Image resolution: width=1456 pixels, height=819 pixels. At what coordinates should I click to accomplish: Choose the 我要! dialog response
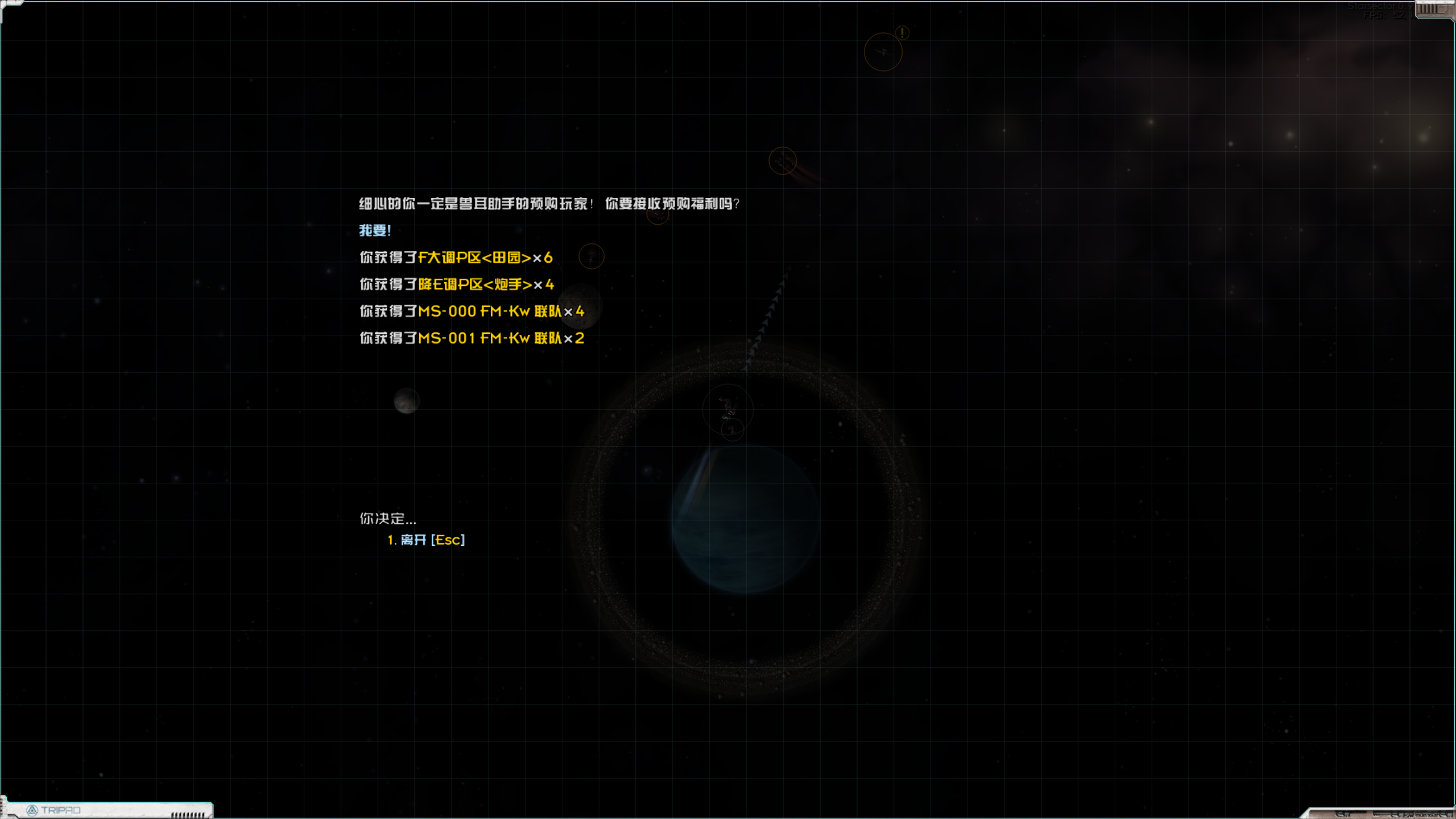(375, 230)
